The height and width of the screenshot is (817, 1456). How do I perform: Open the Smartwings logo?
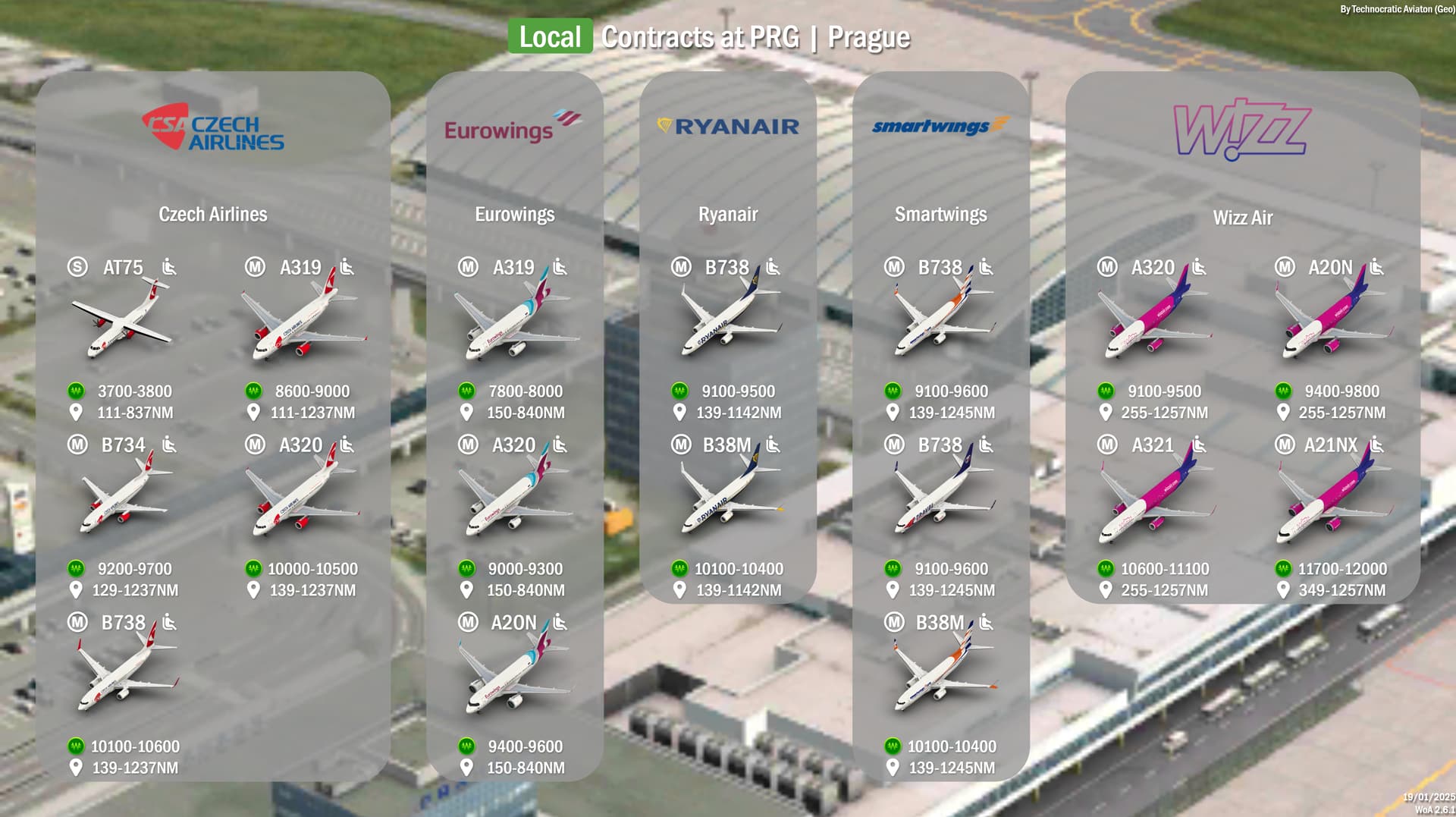point(940,125)
